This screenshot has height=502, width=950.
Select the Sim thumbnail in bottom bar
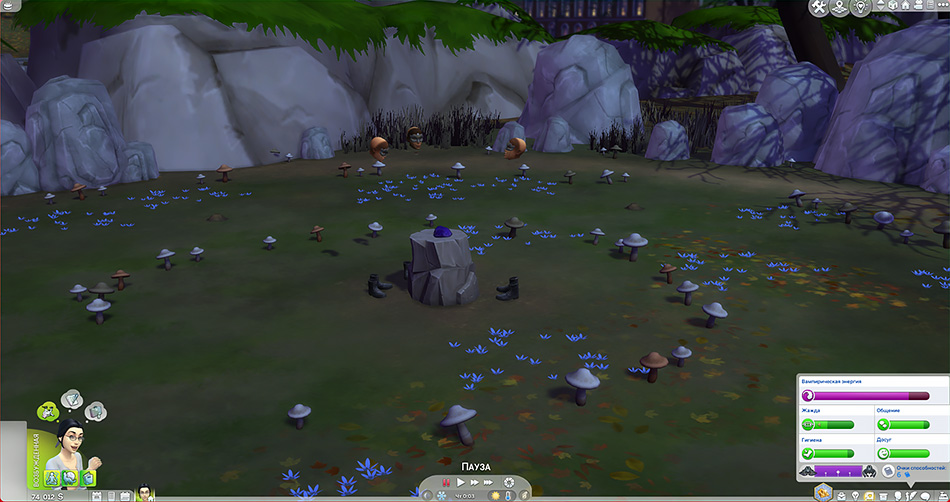pyautogui.click(x=146, y=493)
